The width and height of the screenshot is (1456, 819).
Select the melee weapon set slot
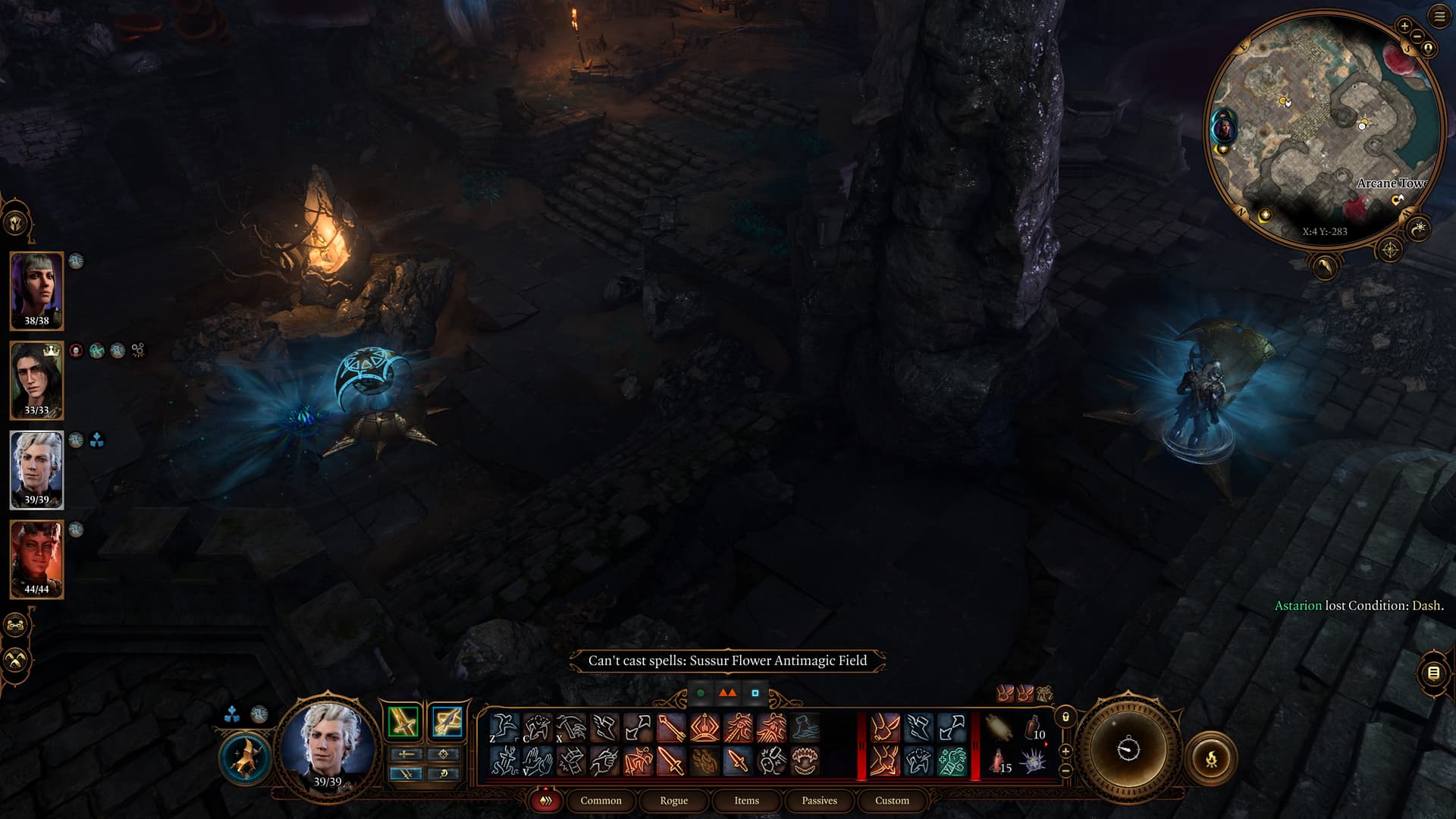(403, 721)
